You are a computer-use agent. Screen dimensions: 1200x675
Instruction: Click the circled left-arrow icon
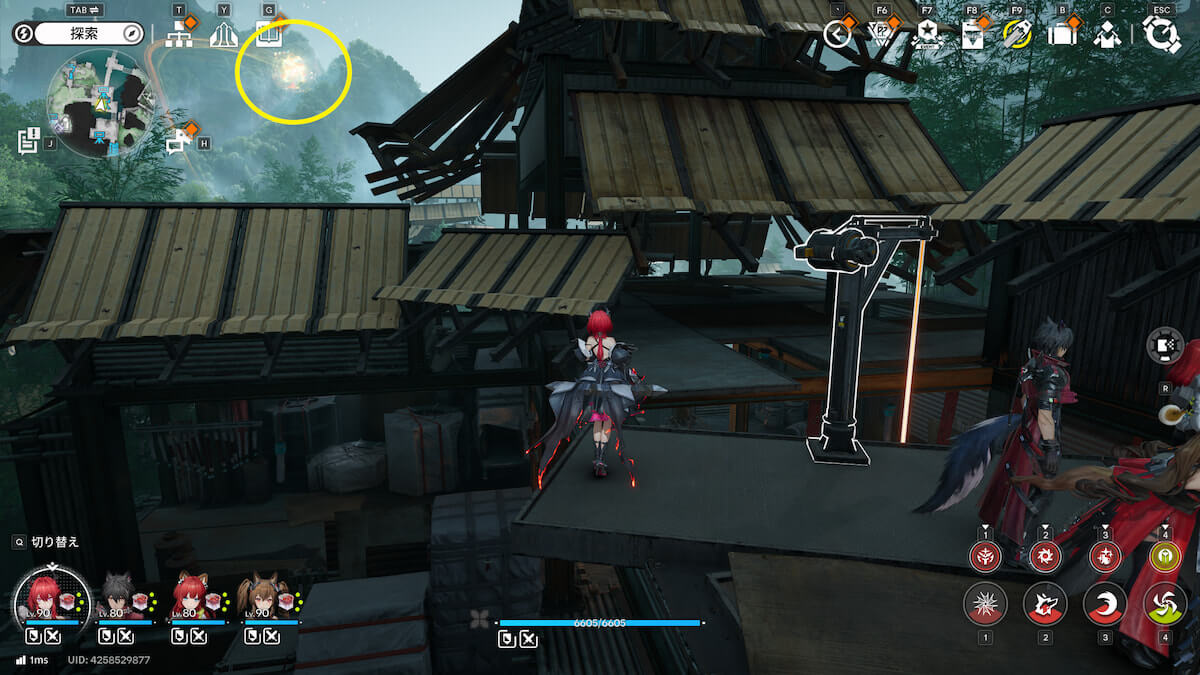(x=837, y=34)
